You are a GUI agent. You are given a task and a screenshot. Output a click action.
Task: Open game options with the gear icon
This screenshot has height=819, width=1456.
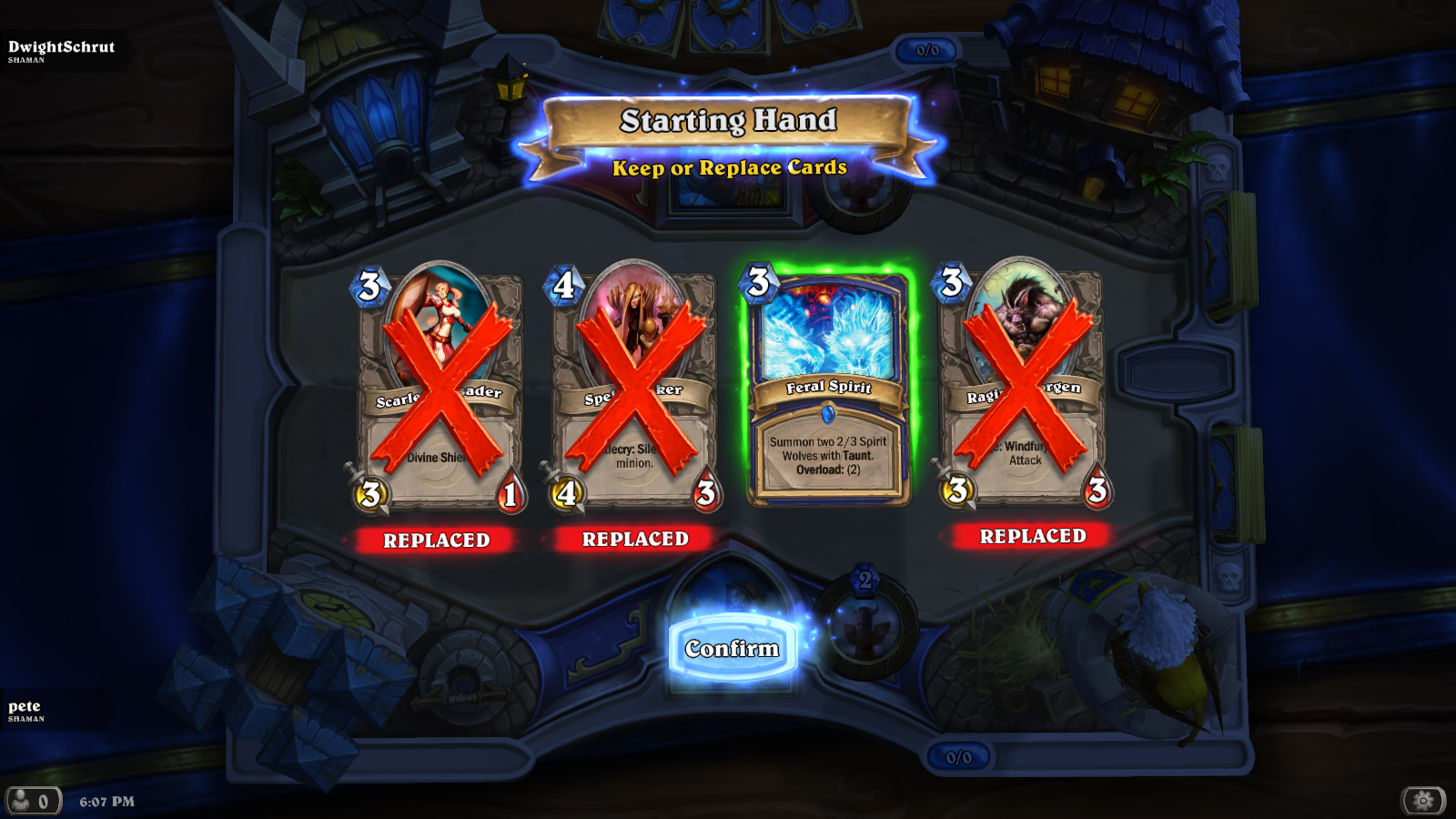click(1421, 802)
